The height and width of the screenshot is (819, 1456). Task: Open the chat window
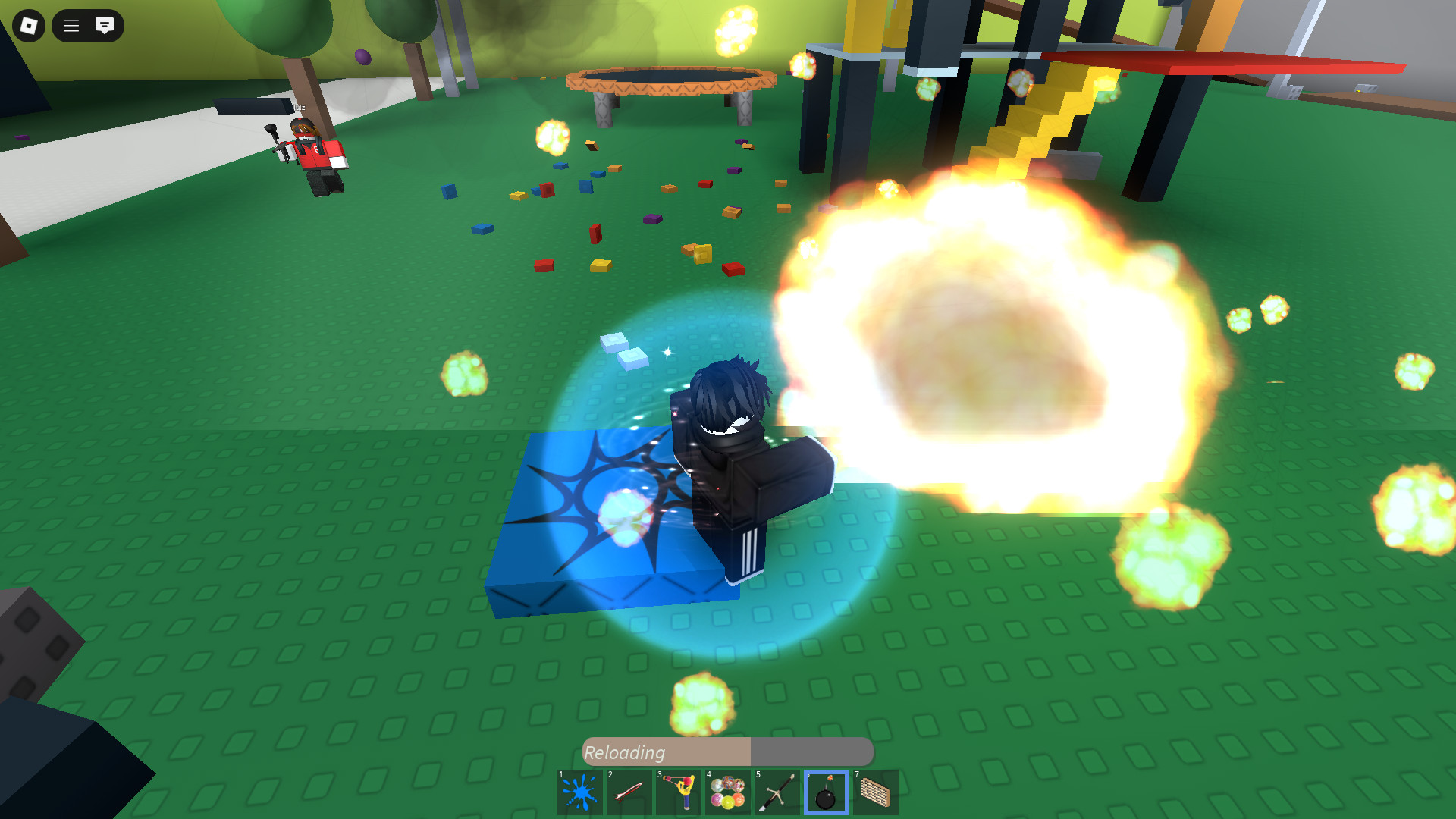point(104,26)
